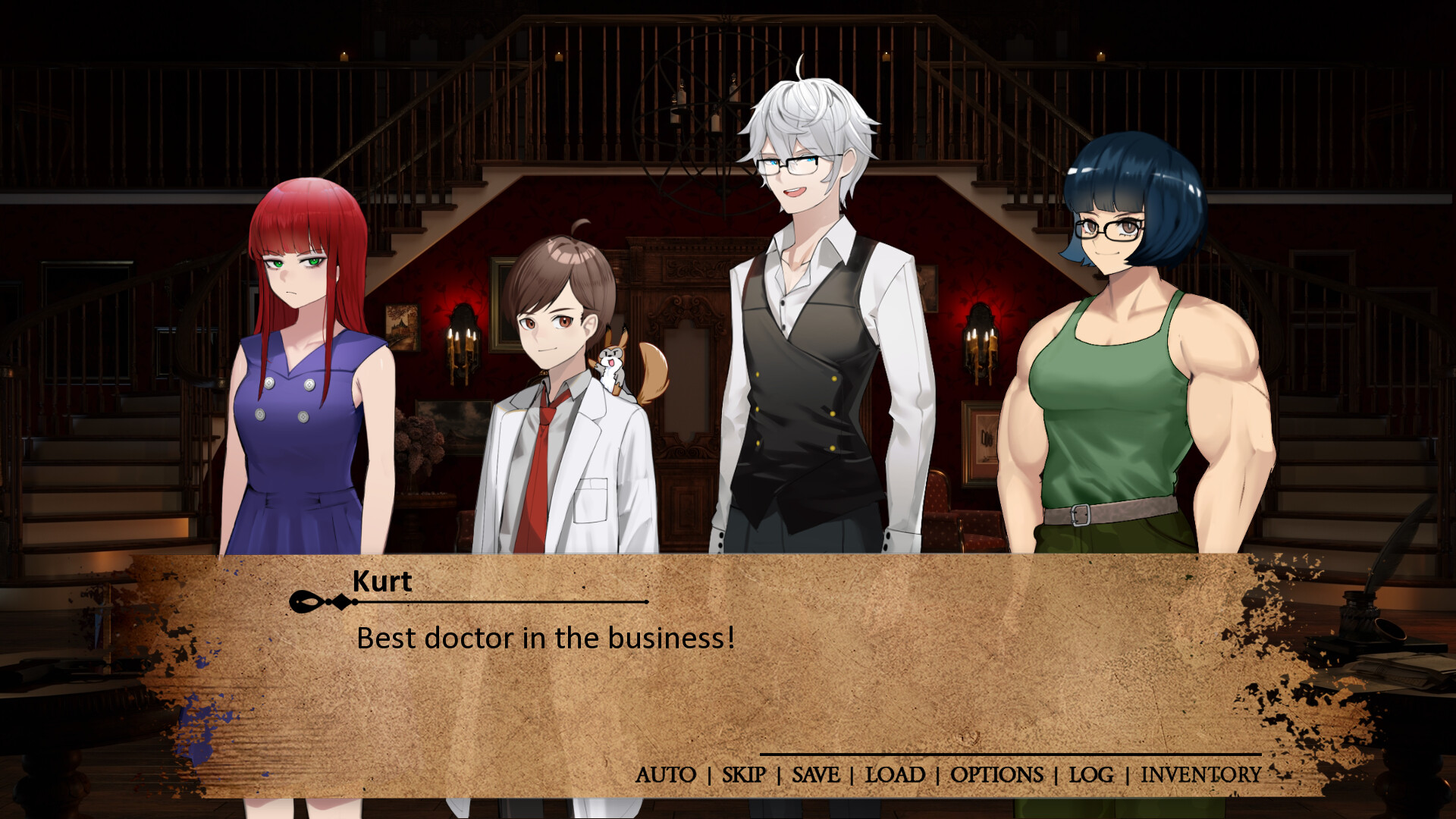Open the LOAD screen

895,775
